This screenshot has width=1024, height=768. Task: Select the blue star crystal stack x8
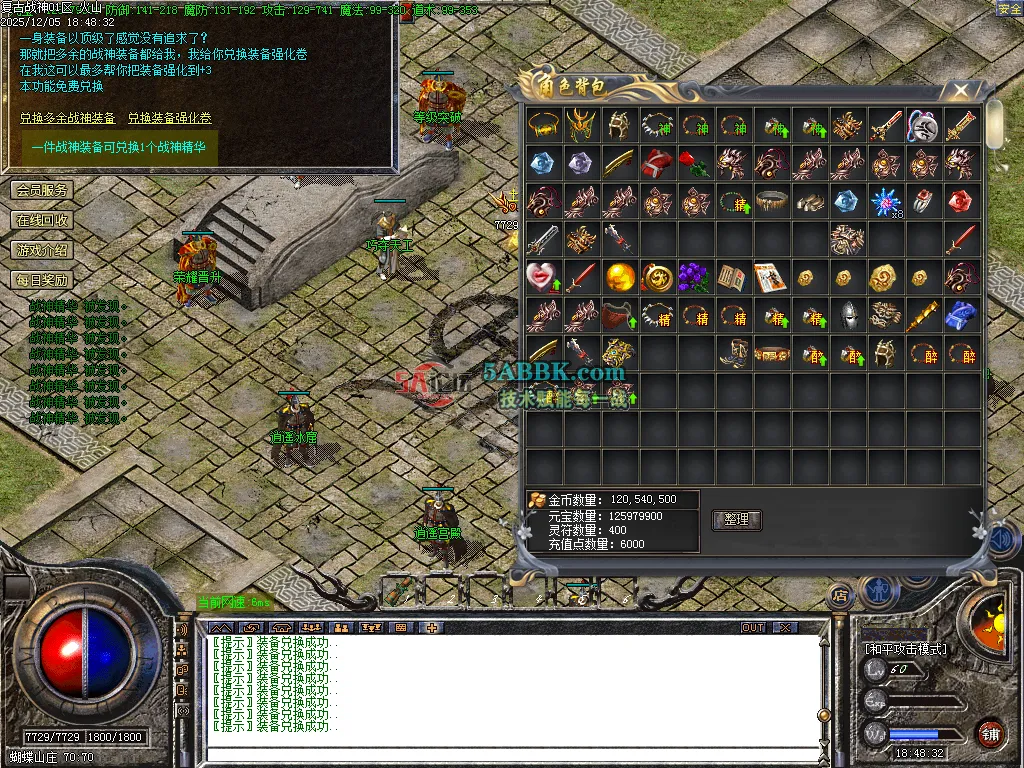coord(885,201)
